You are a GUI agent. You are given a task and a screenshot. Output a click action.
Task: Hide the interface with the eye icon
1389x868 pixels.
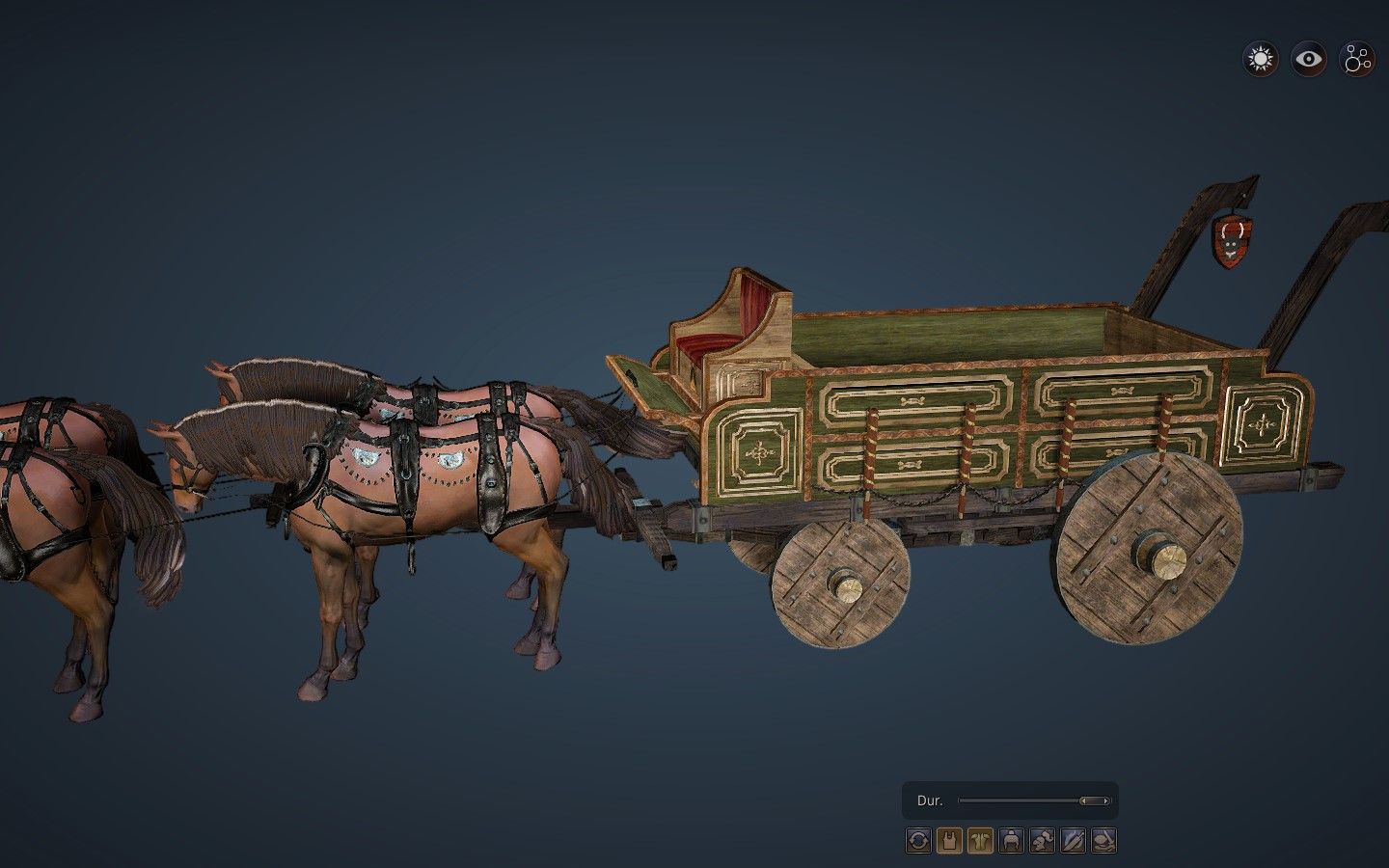(1307, 60)
